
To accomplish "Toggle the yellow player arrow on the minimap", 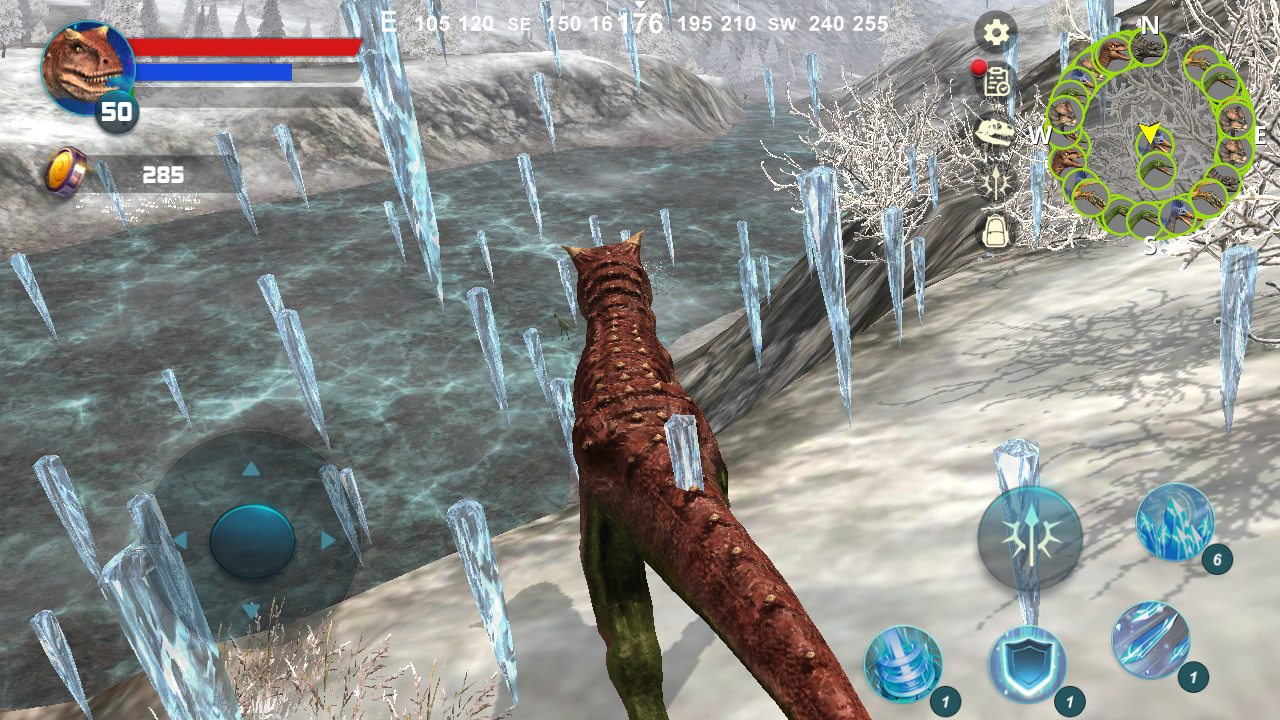I will (x=1148, y=131).
